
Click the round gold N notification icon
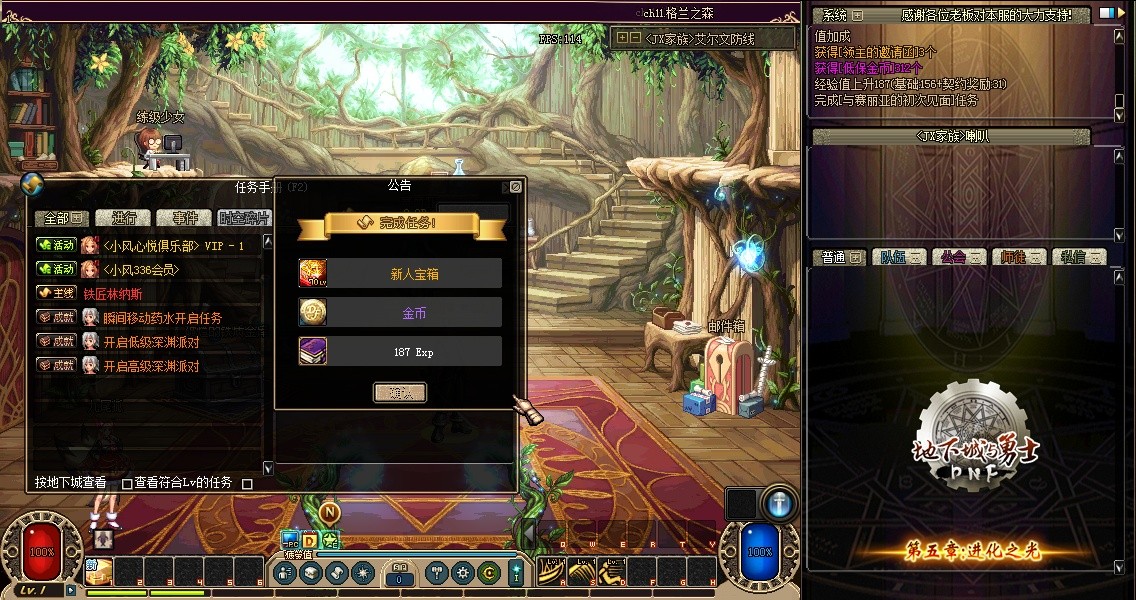tap(330, 512)
